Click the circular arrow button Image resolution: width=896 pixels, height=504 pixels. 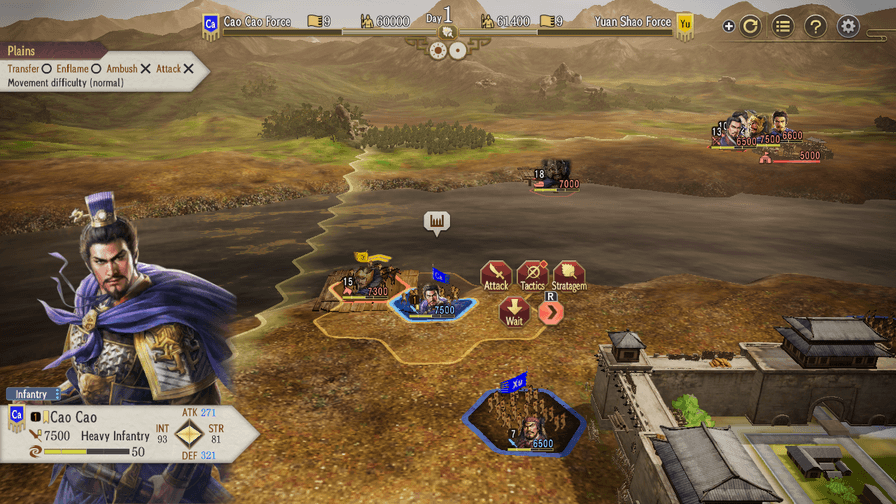751,26
